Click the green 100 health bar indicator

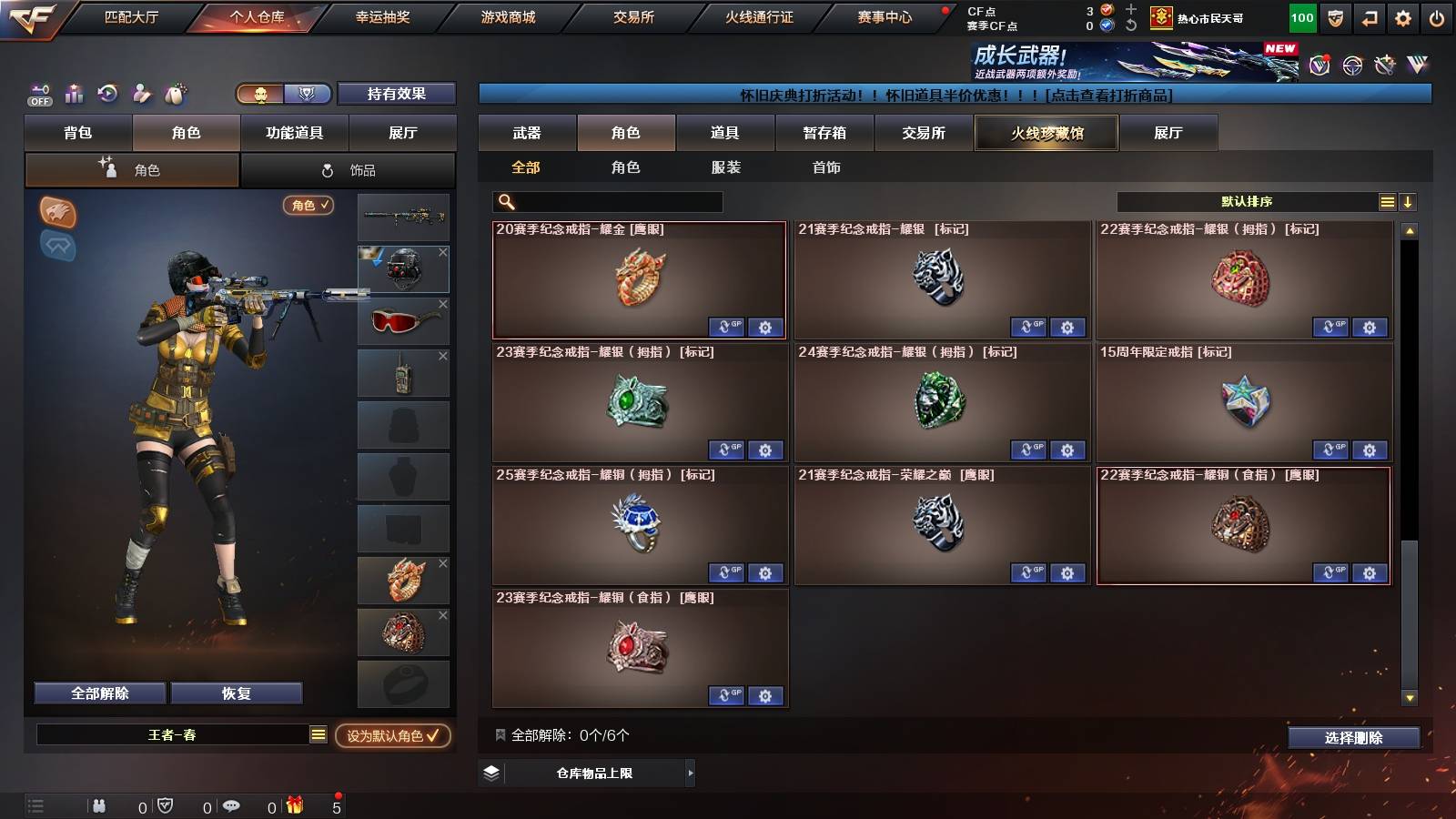[x=1301, y=17]
